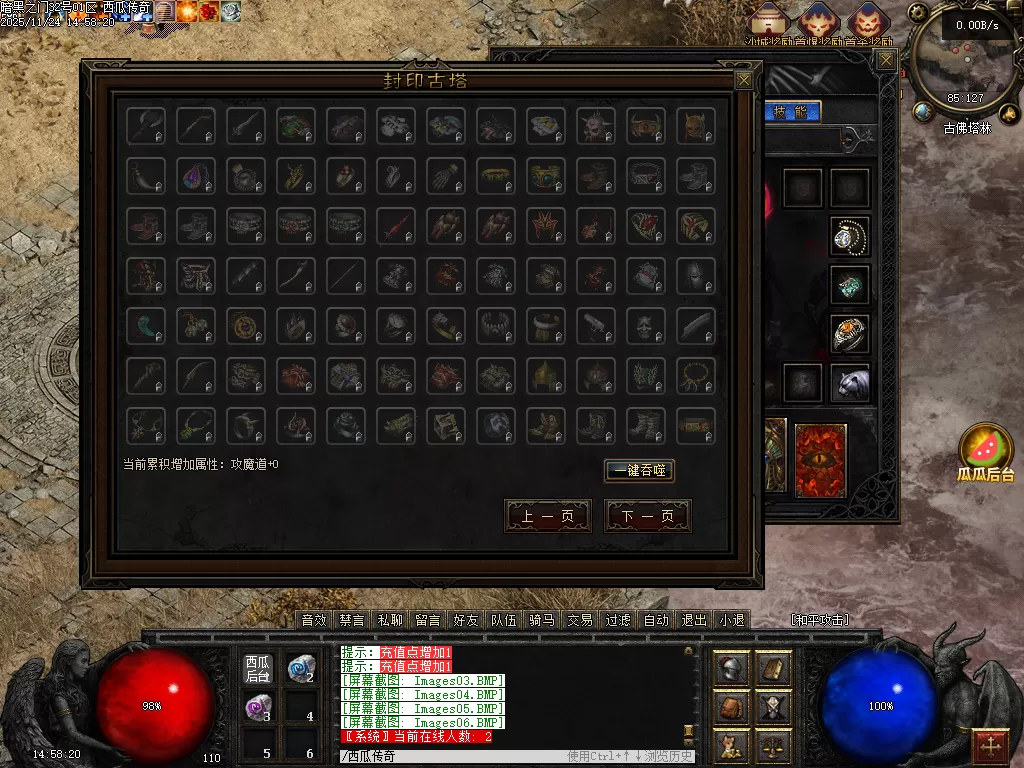Select the necklace equipment slot
The height and width of the screenshot is (768, 1024).
(849, 236)
